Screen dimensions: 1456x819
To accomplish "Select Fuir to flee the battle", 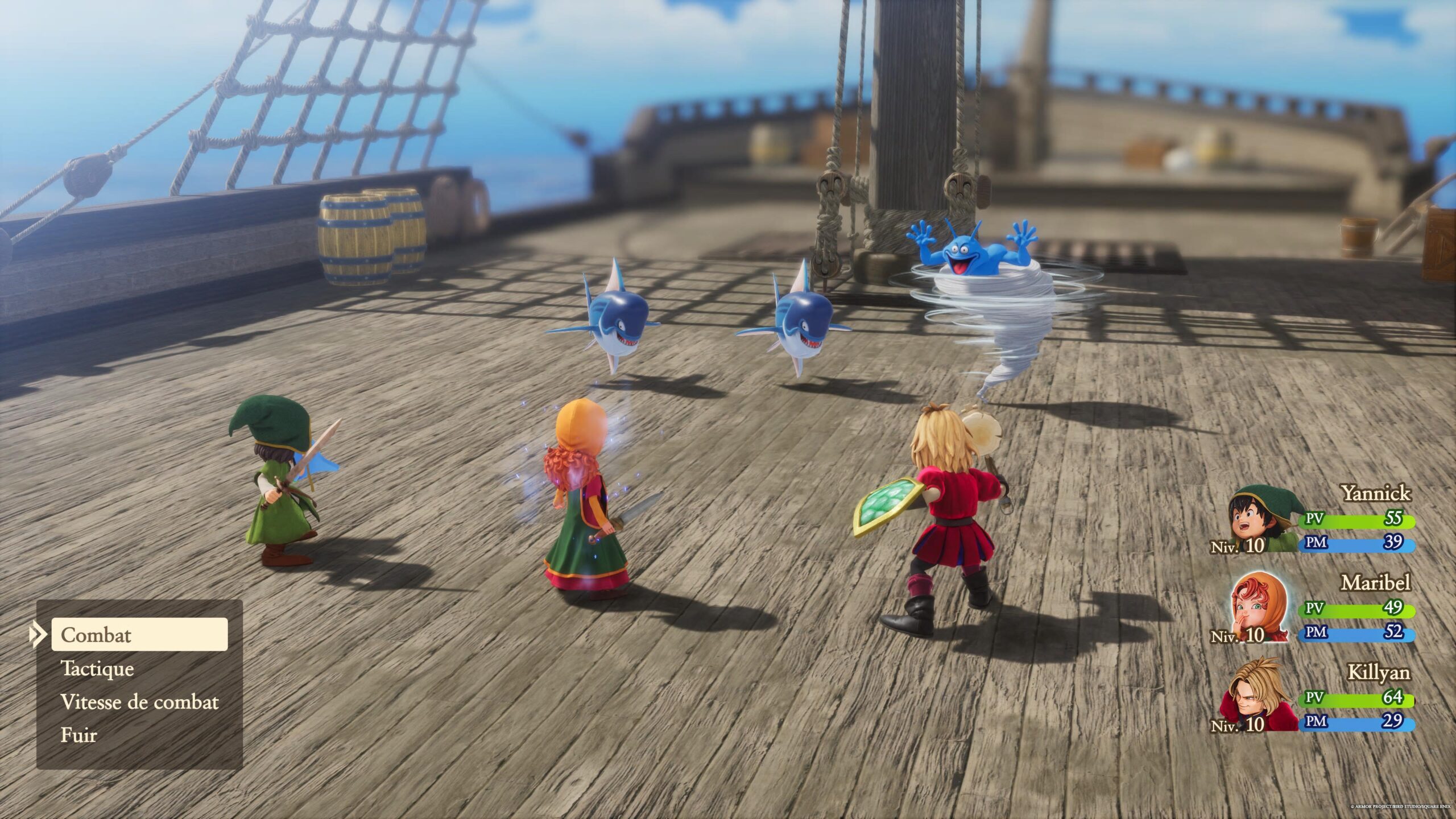I will tap(81, 735).
